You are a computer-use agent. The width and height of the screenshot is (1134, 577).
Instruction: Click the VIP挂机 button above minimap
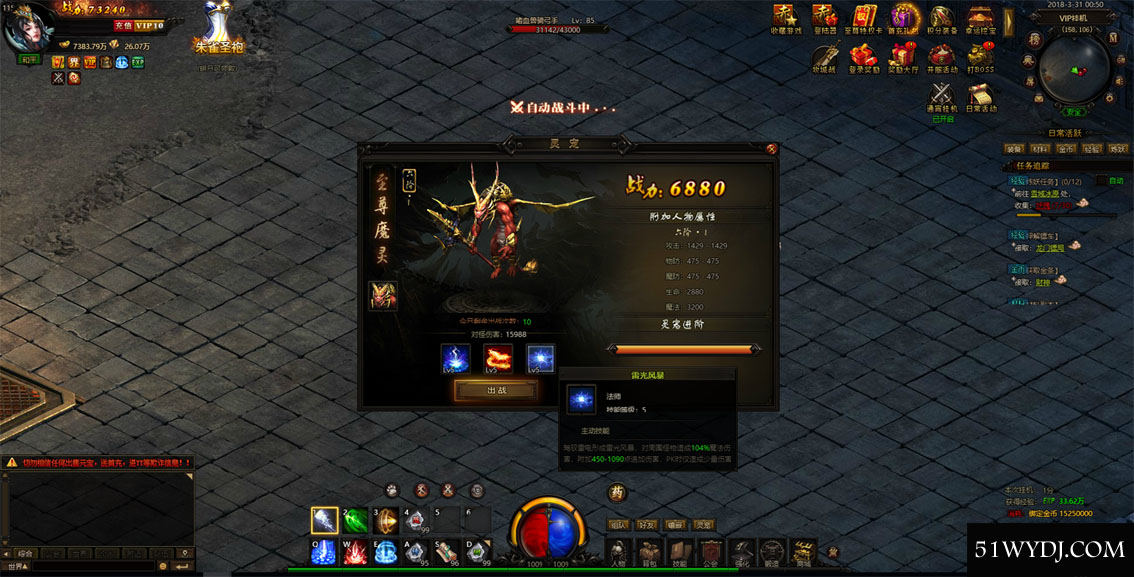pos(1075,18)
